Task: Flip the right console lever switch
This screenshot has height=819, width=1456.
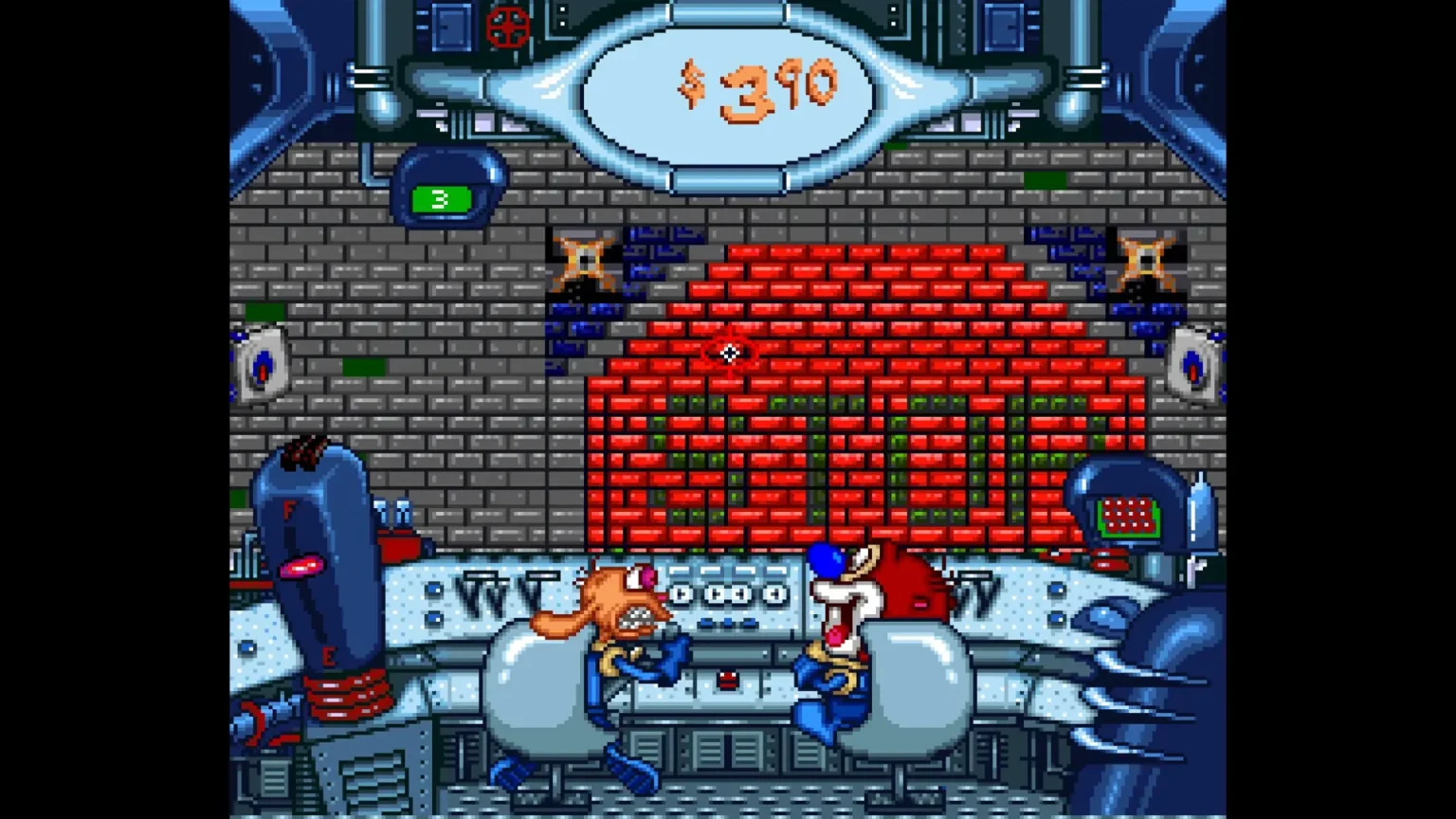Action: click(x=975, y=582)
